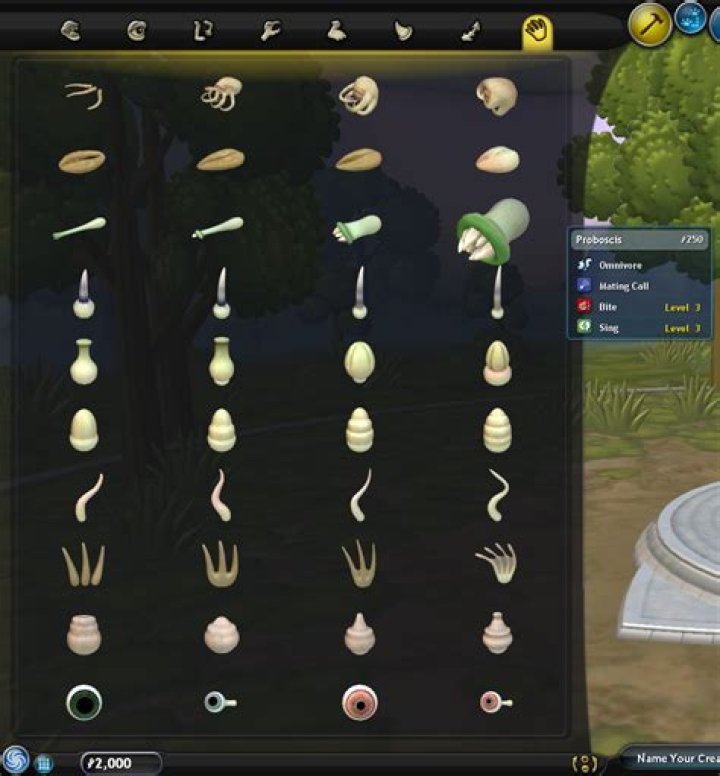Open the Sporepedia icon beside the Spore button
Screen dimensions: 720x776
pos(44,764)
